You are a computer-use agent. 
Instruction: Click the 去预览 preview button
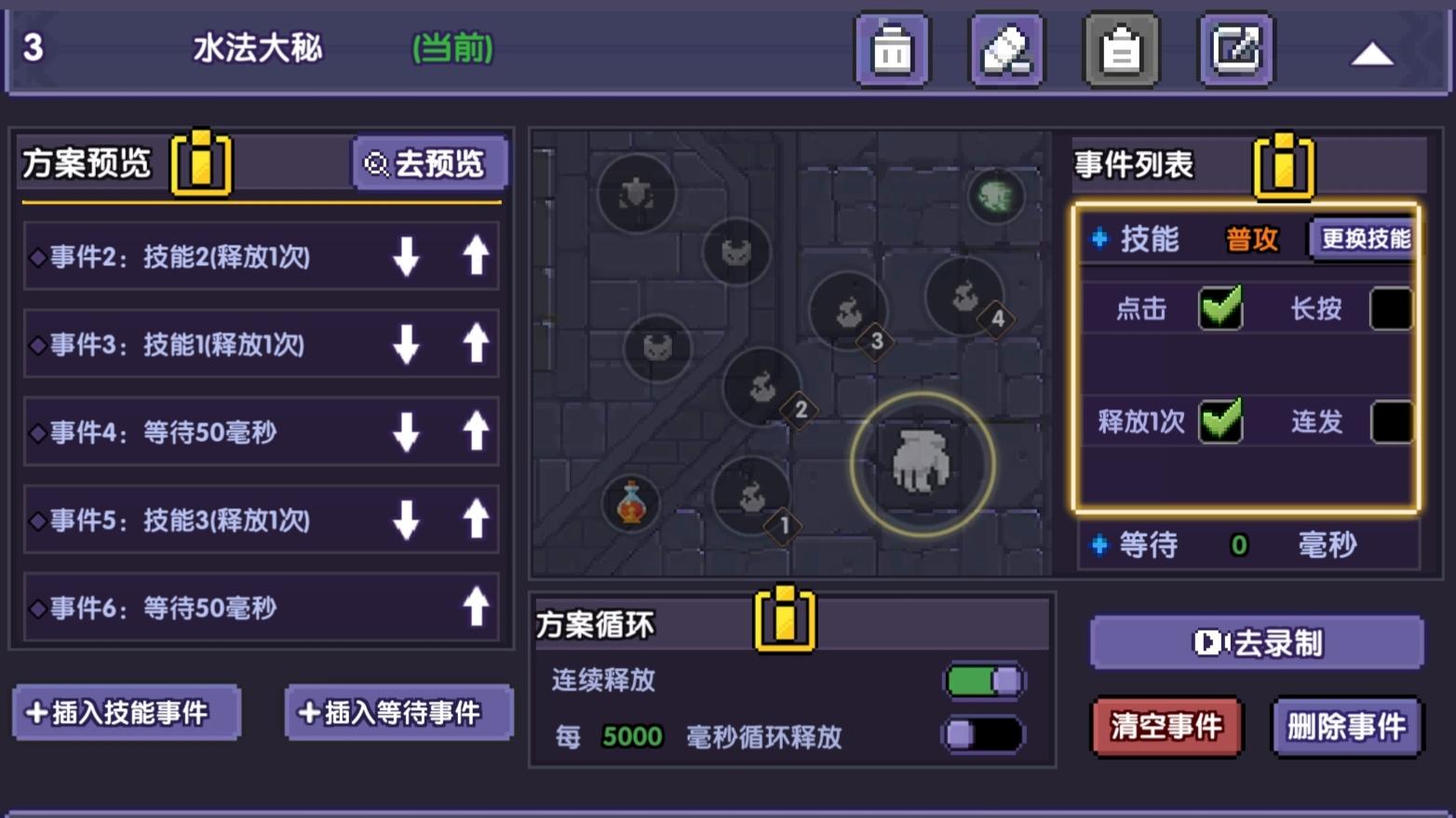(x=430, y=164)
